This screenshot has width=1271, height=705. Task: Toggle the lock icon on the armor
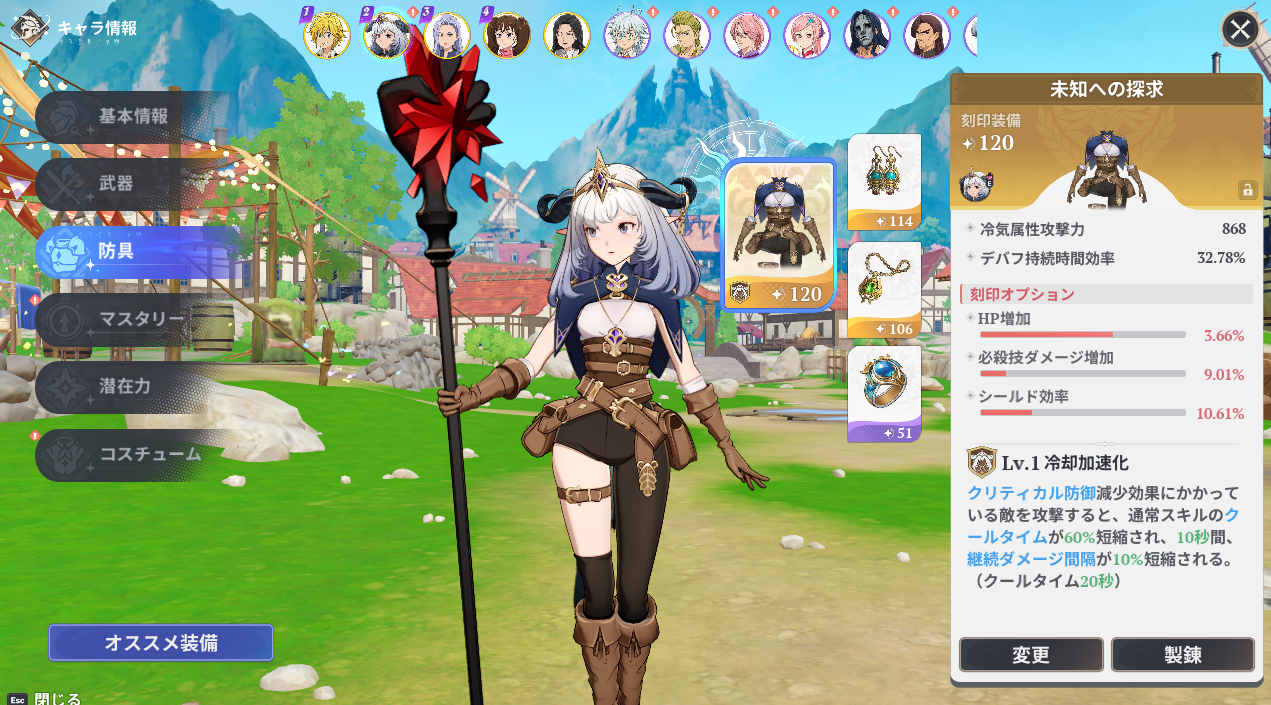click(1247, 189)
